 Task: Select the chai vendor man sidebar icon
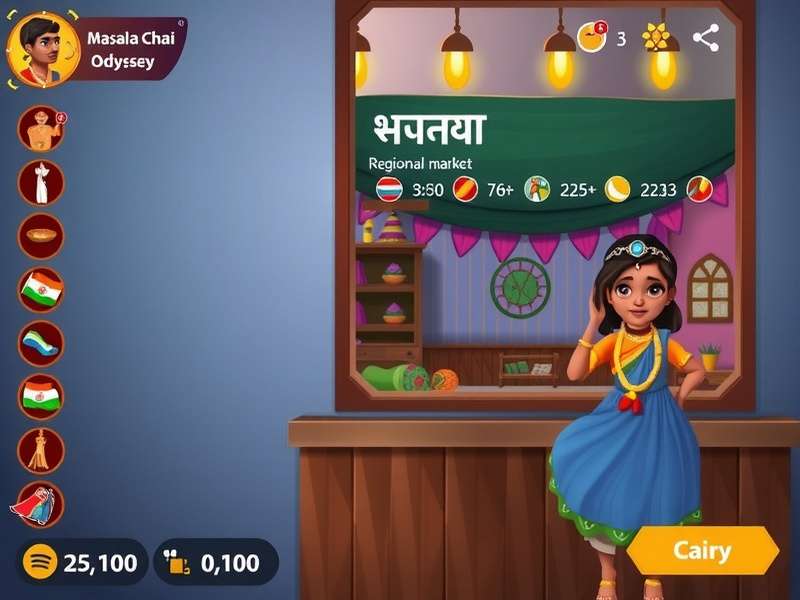point(41,128)
